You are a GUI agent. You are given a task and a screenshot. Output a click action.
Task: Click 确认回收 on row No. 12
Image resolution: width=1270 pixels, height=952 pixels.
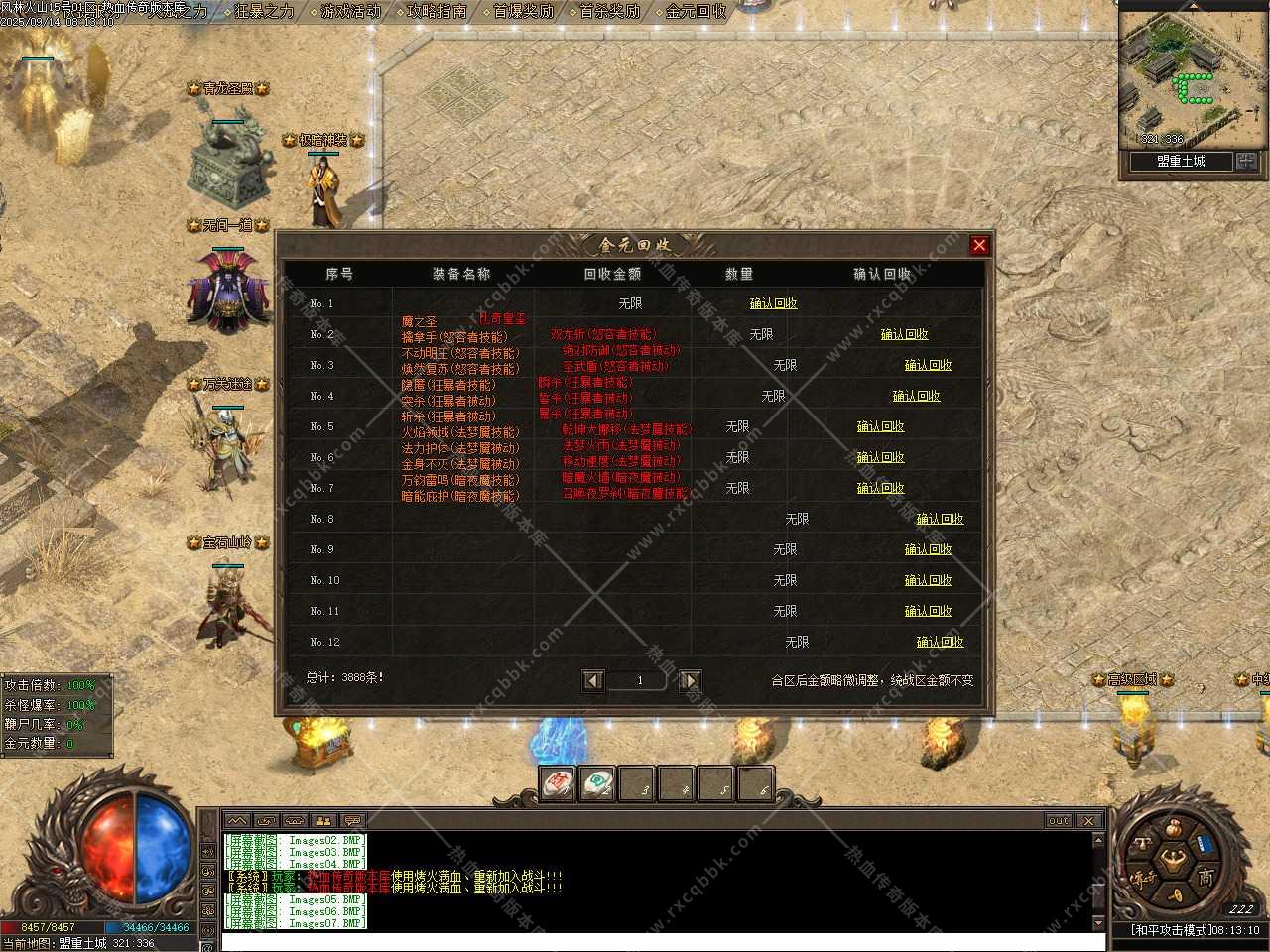tap(940, 642)
